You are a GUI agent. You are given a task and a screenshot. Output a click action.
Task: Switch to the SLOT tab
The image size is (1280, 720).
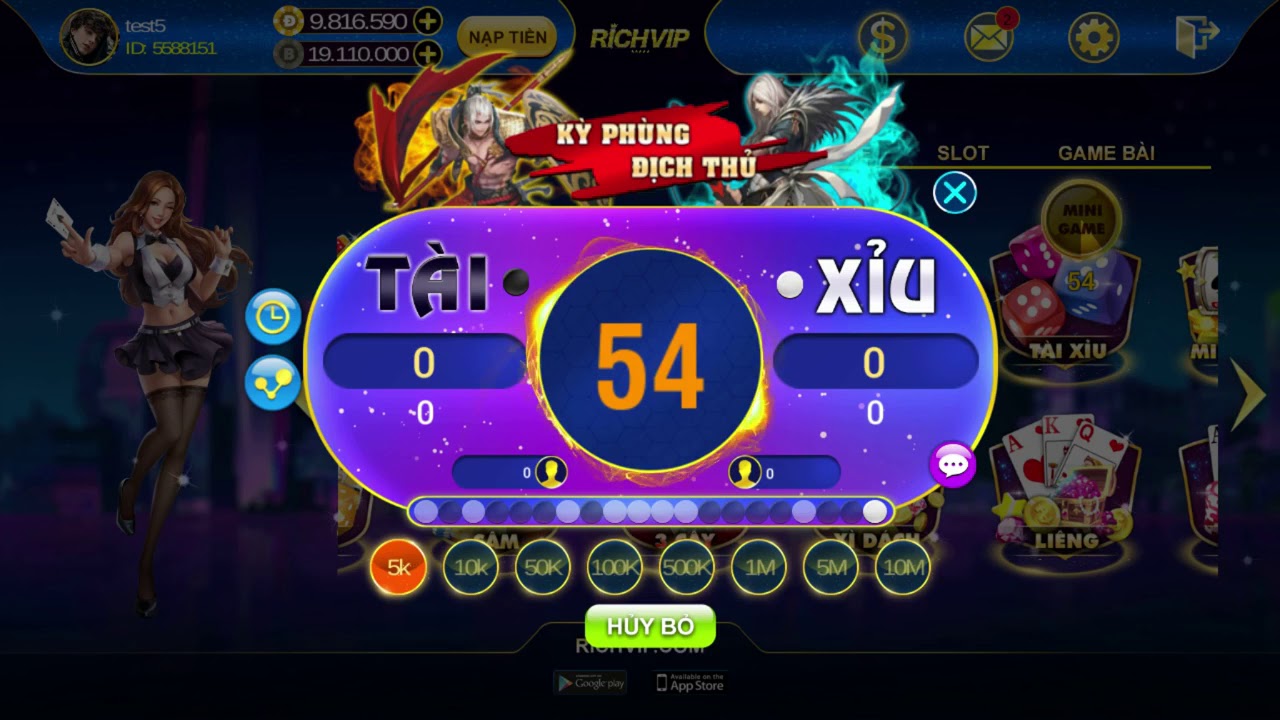point(963,153)
